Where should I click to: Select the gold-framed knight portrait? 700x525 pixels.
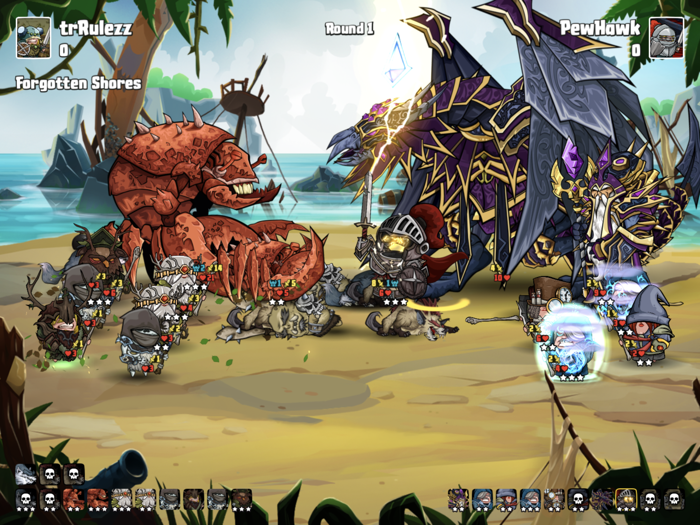click(626, 497)
